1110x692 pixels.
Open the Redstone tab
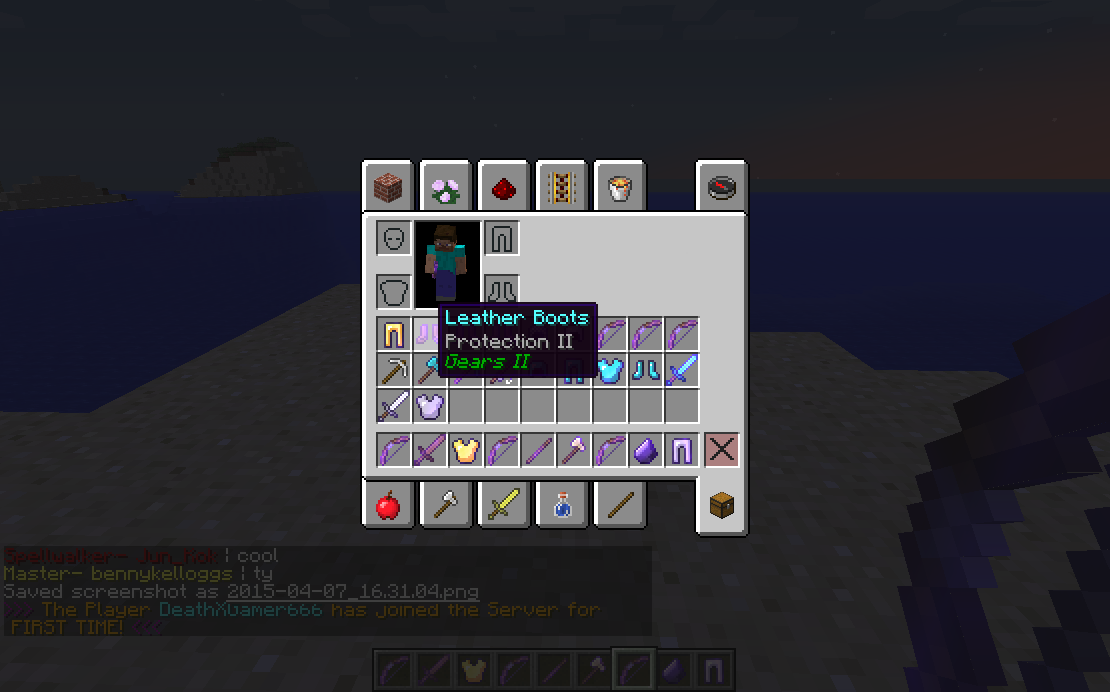(x=503, y=187)
